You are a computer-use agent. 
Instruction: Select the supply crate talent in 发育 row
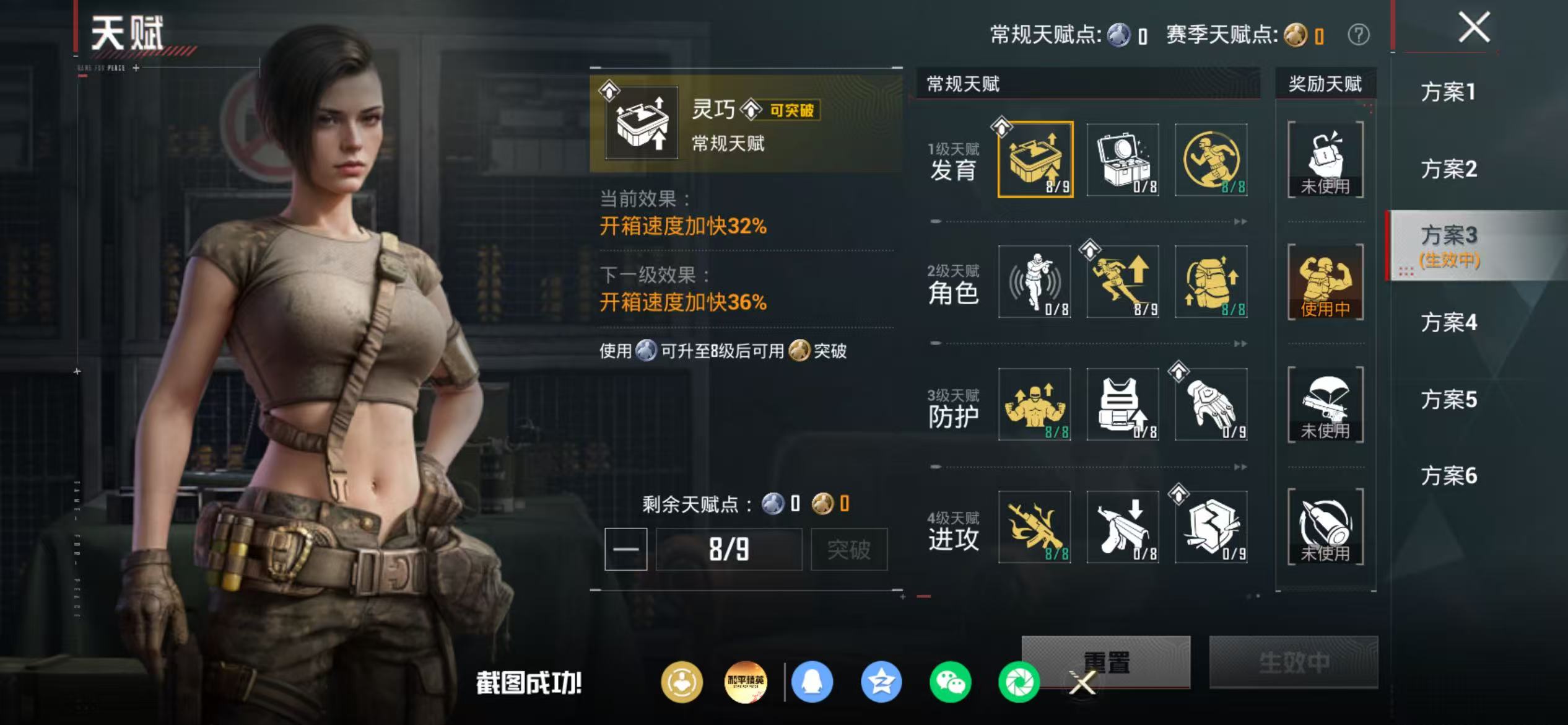point(1122,160)
